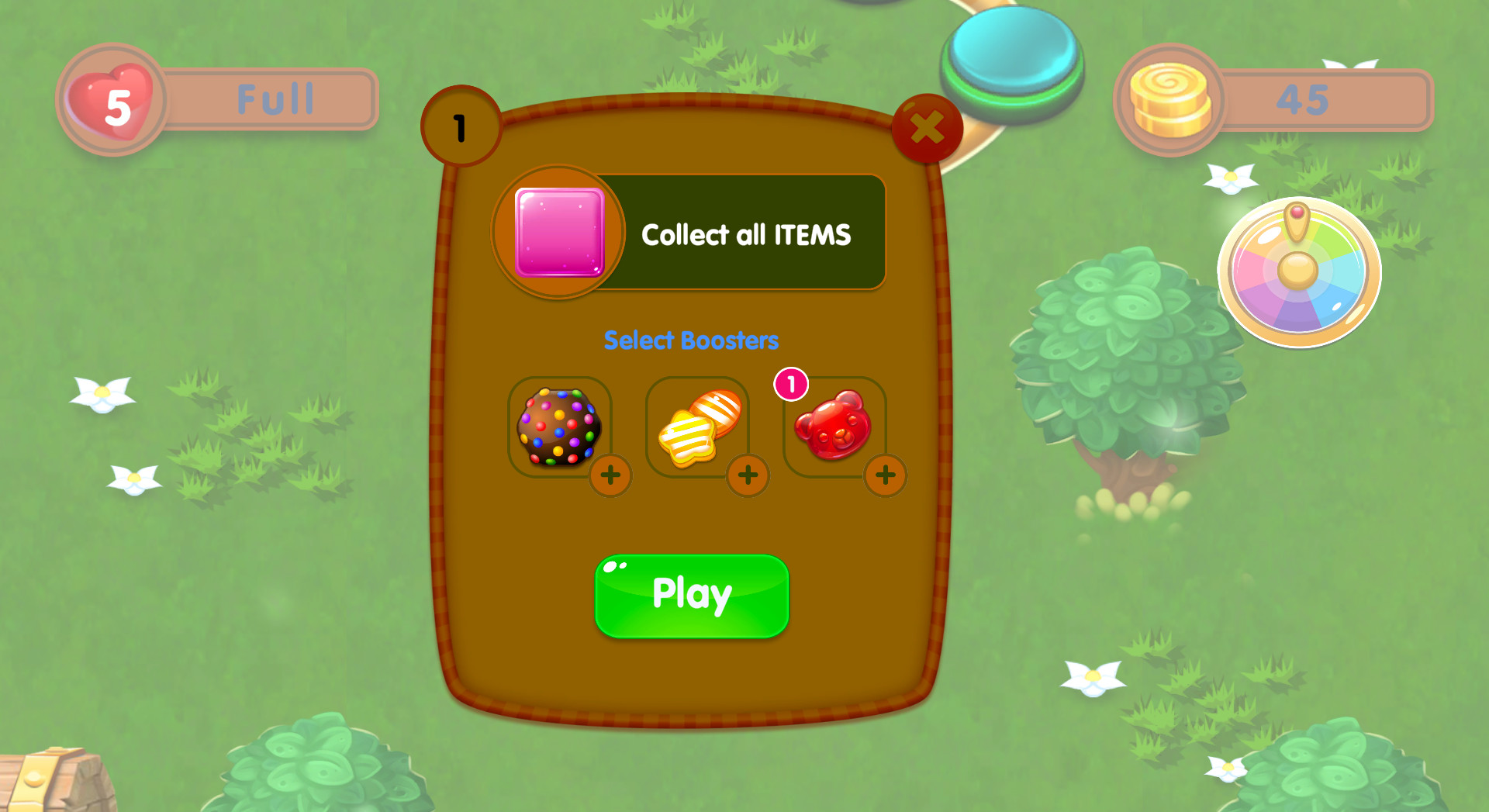
Task: Click the pink candy target icon
Action: point(558,230)
